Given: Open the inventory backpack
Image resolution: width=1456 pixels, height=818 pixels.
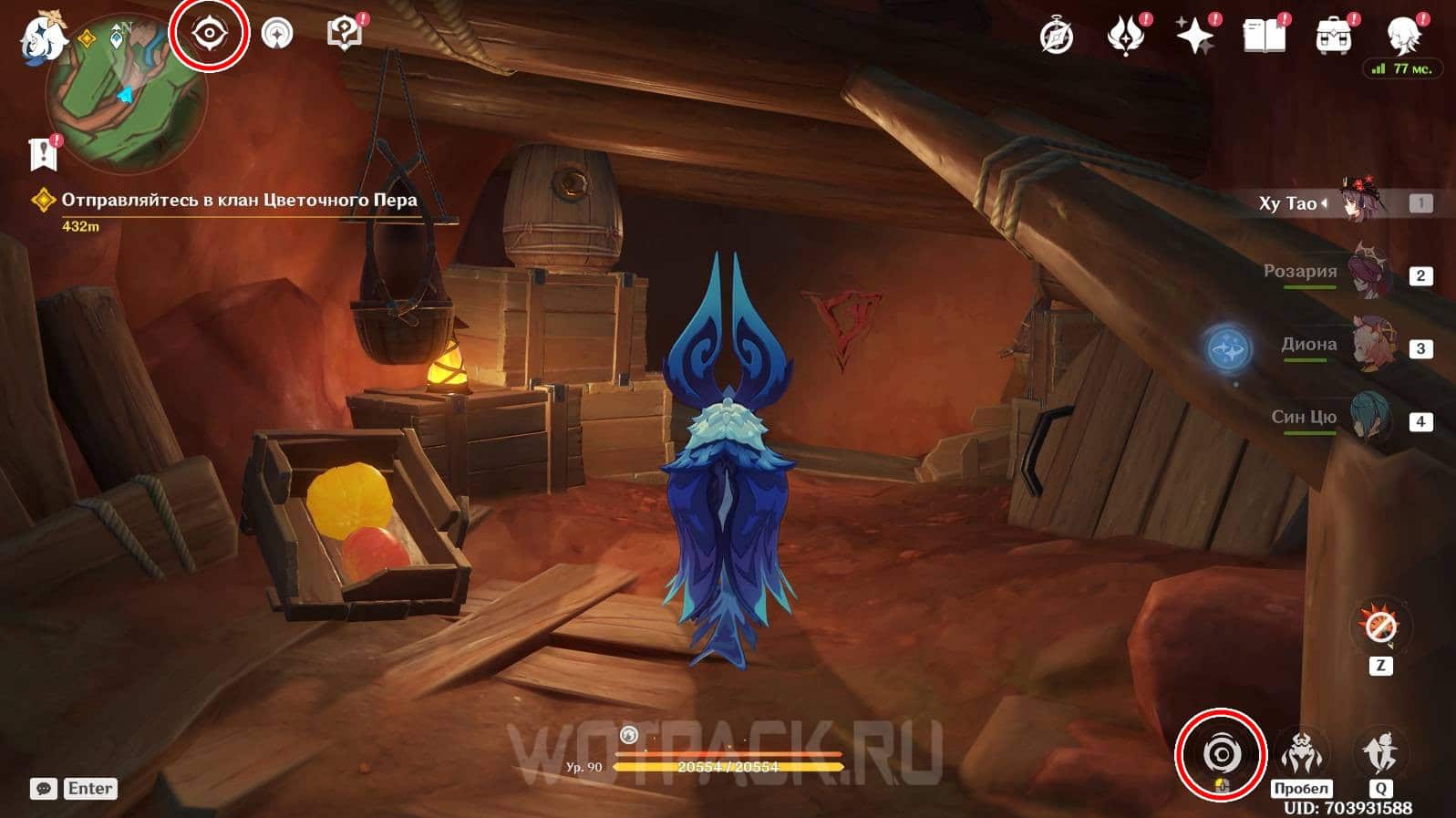Looking at the screenshot, I should (x=1333, y=36).
